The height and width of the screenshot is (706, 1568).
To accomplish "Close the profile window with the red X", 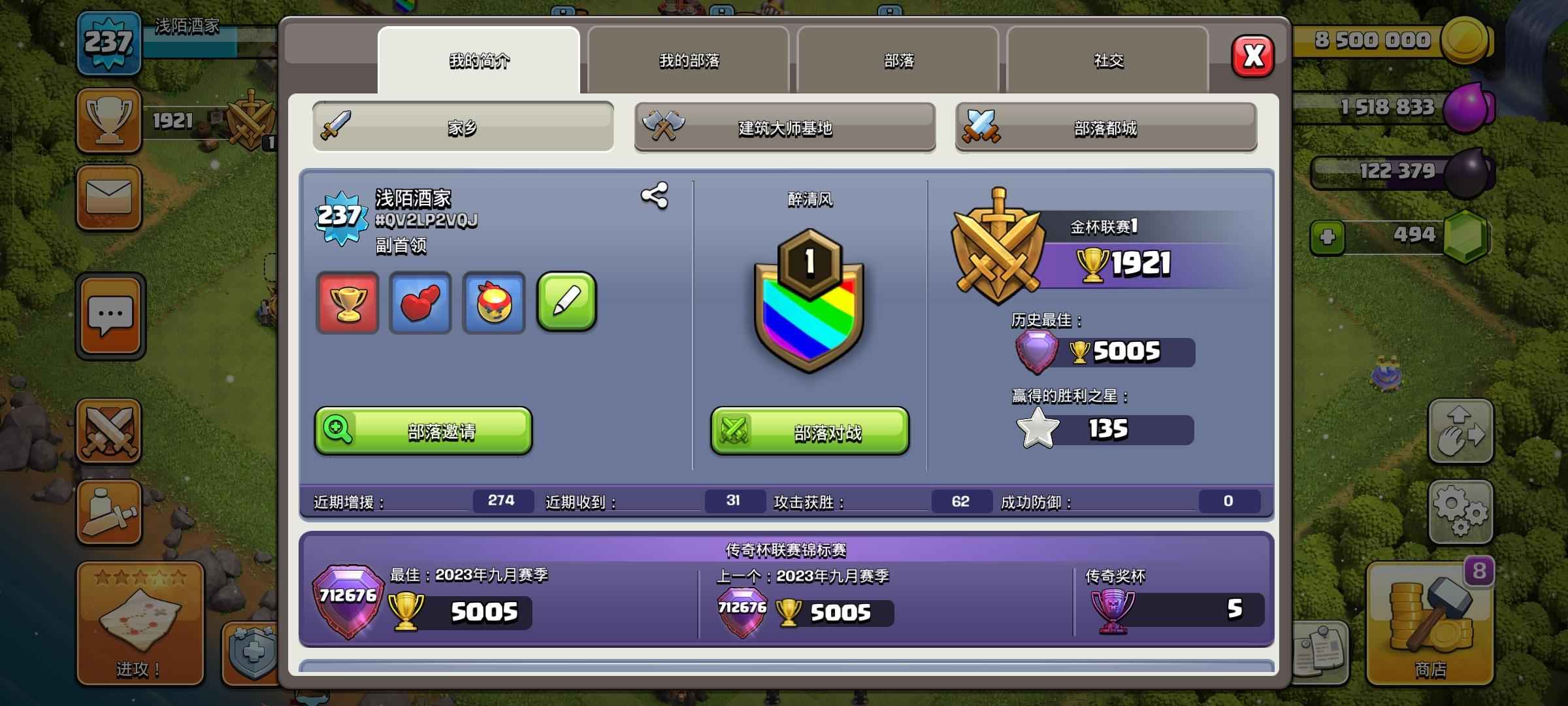I will tap(1252, 56).
